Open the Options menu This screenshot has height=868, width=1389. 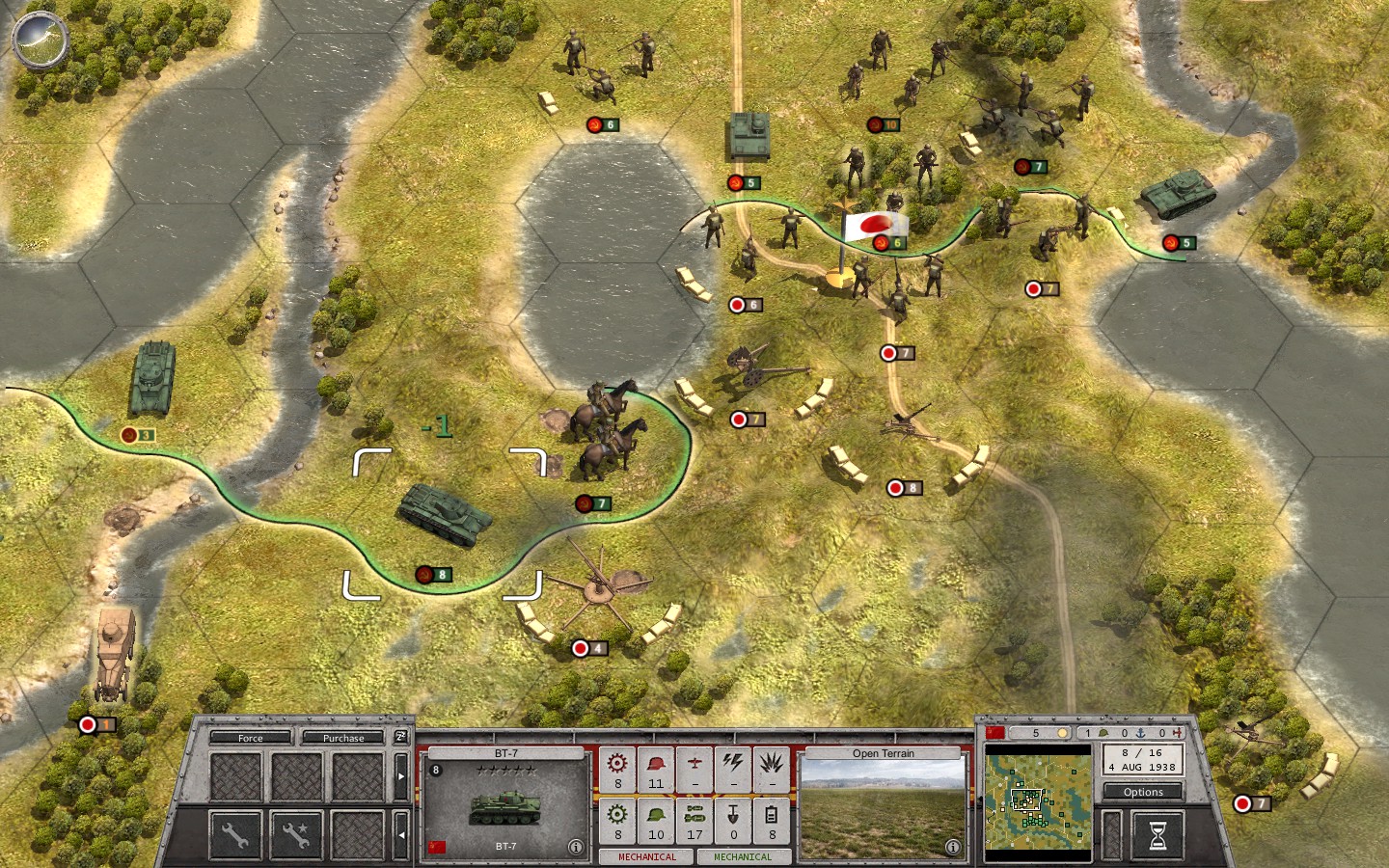1143,792
